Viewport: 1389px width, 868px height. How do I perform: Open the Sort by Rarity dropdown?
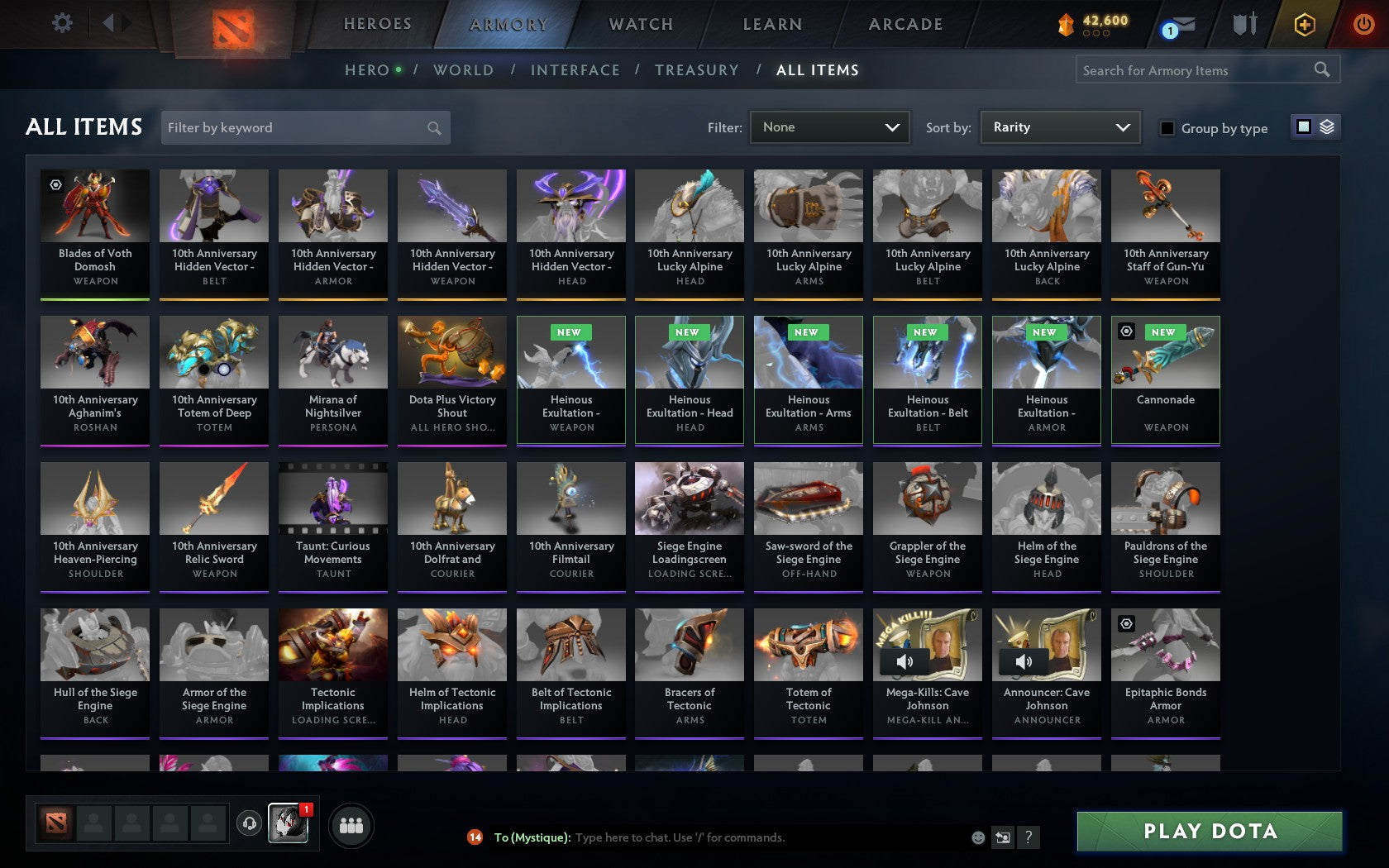point(1059,127)
